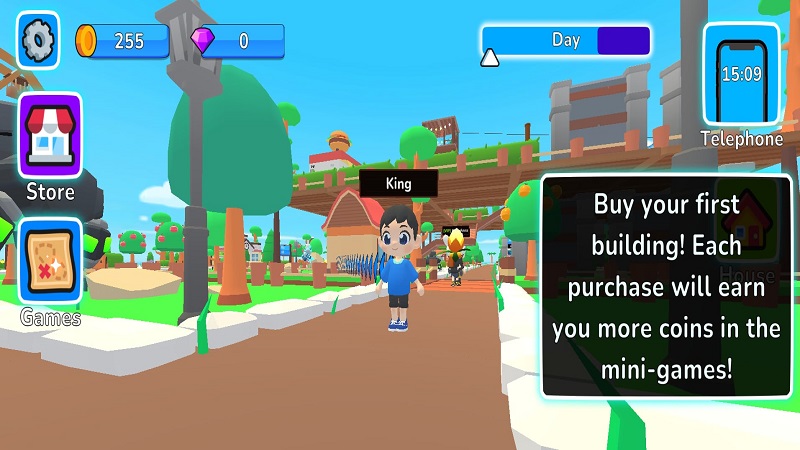Open the Telephone

741,75
